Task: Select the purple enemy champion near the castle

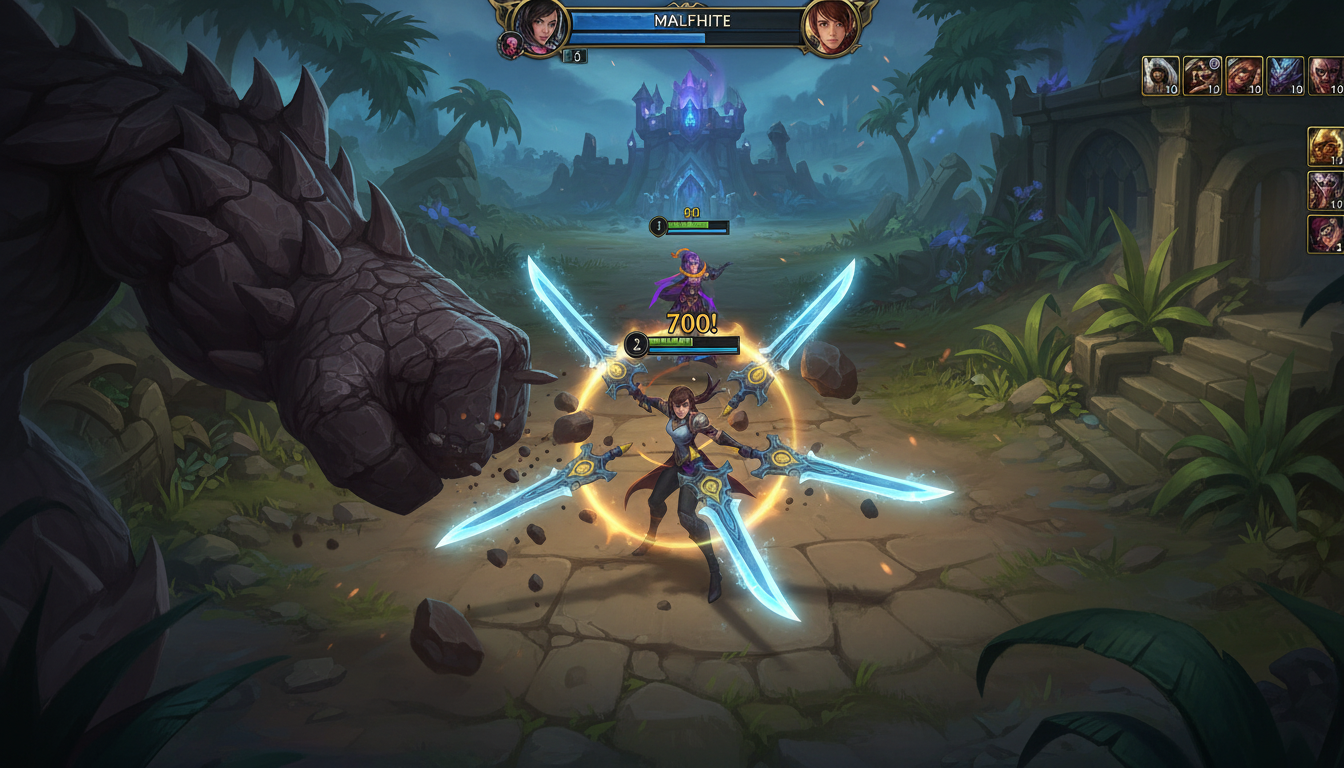Action: click(694, 280)
